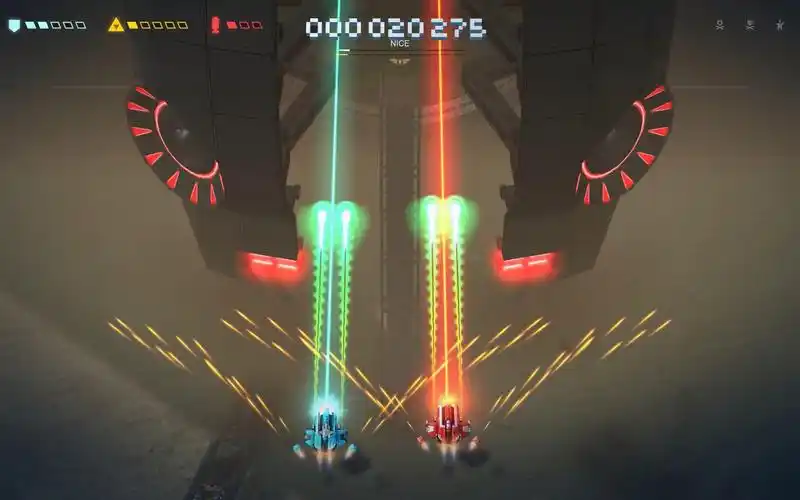The width and height of the screenshot is (800, 500).
Task: Click the flag with crossbones medal icon
Action: [x=750, y=26]
